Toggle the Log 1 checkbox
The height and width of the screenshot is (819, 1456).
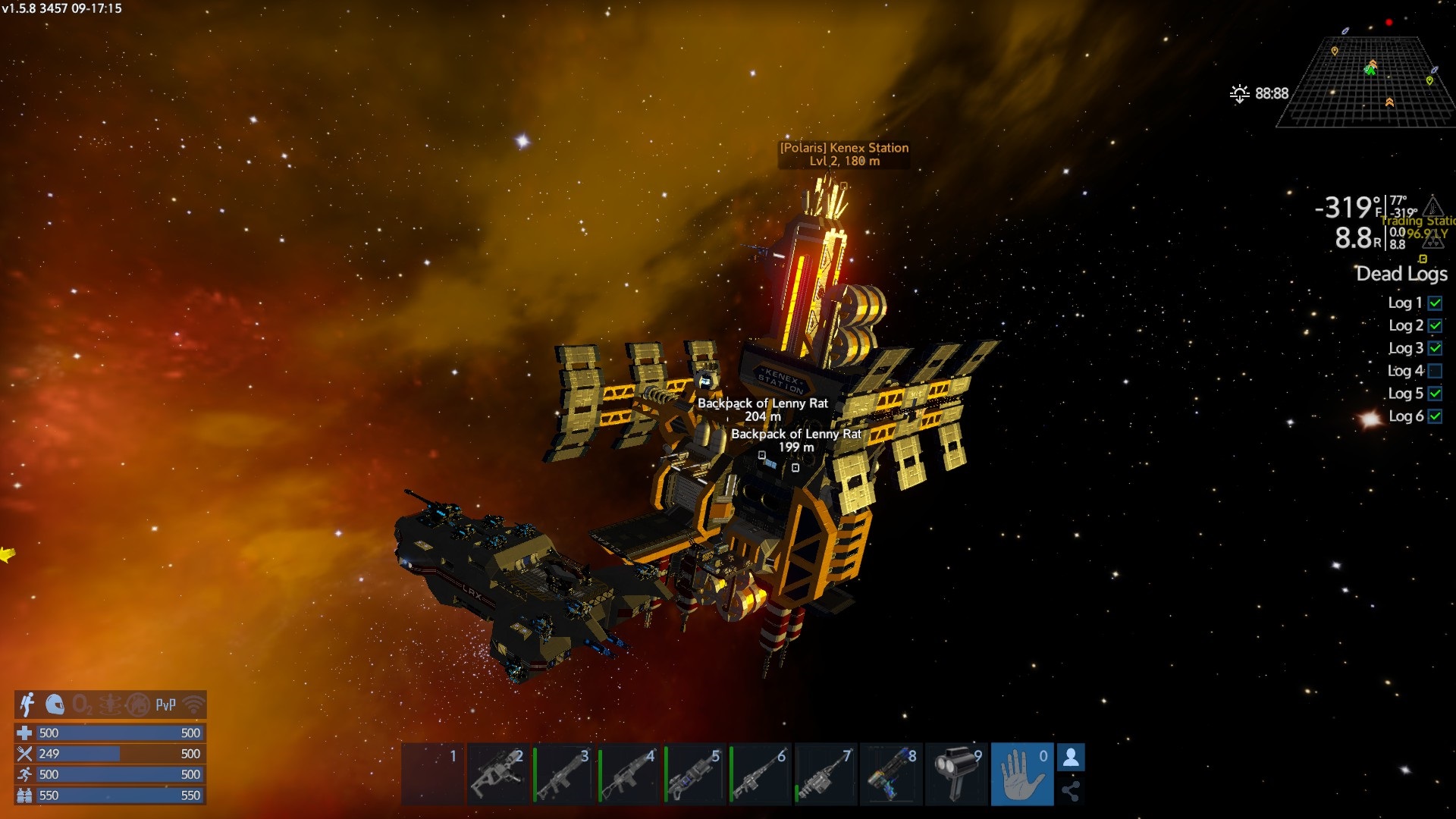[x=1435, y=303]
